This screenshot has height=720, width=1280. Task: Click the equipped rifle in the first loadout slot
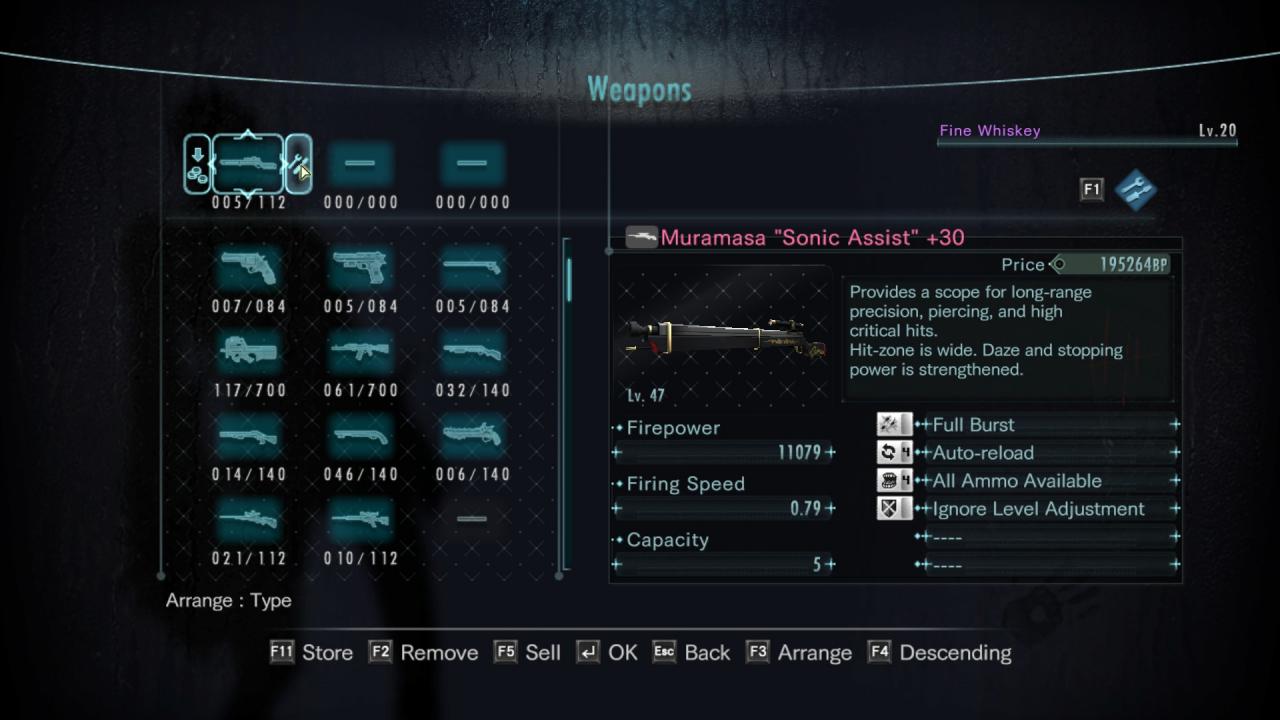click(x=248, y=163)
